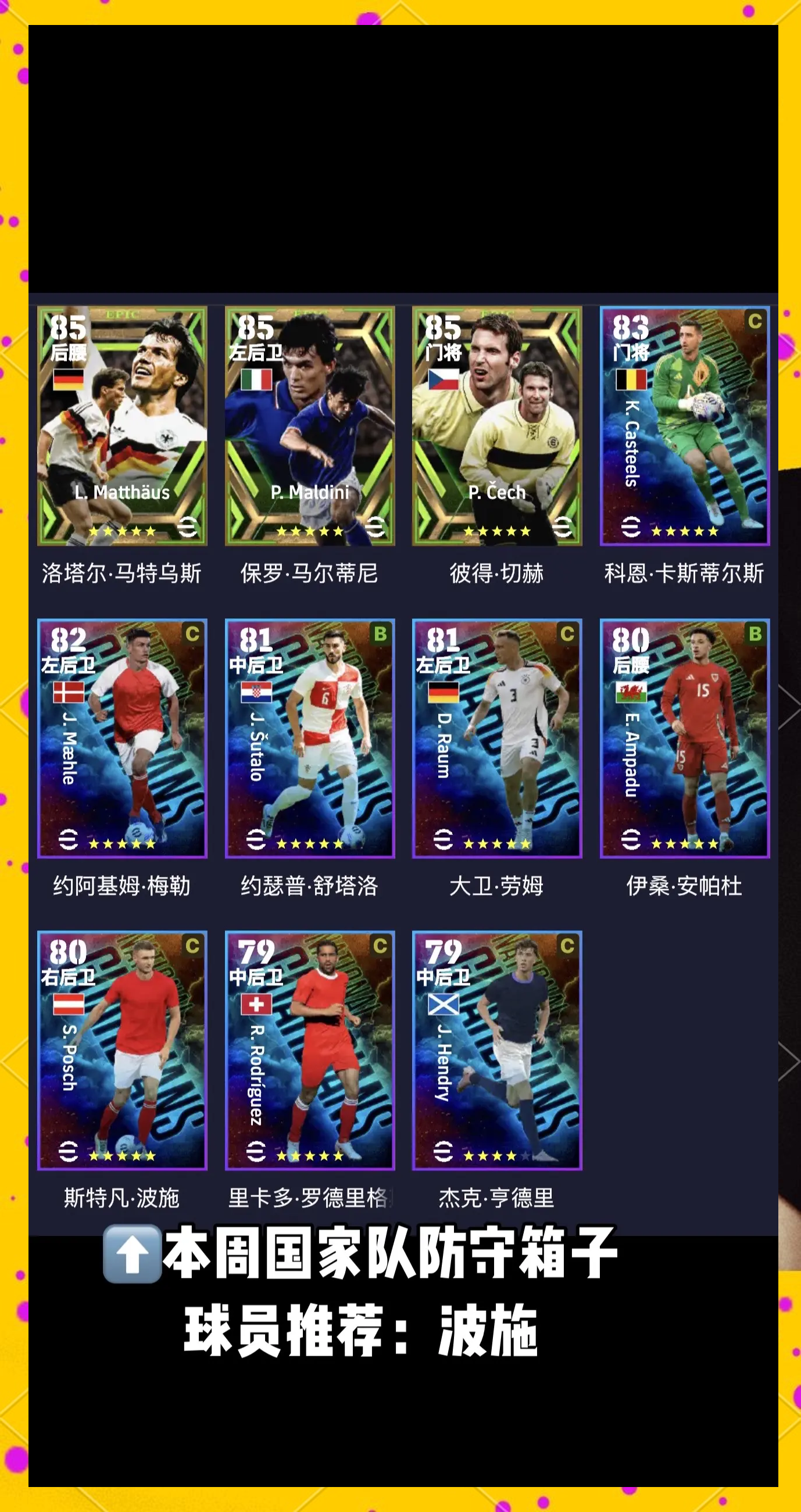The width and height of the screenshot is (801, 1512).
Task: Select the L. Matthäus Epic card
Action: tap(122, 426)
